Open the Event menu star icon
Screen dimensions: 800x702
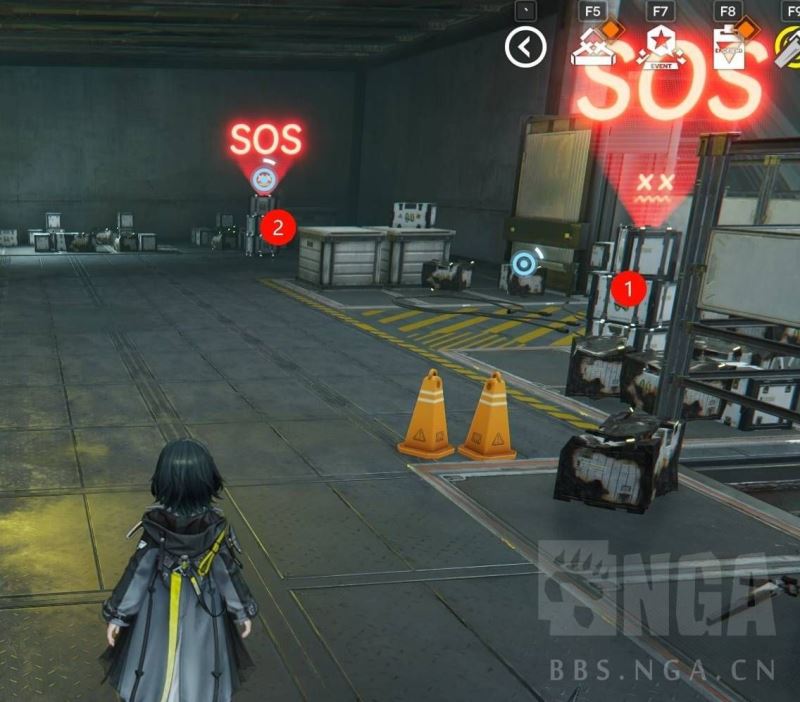point(661,47)
